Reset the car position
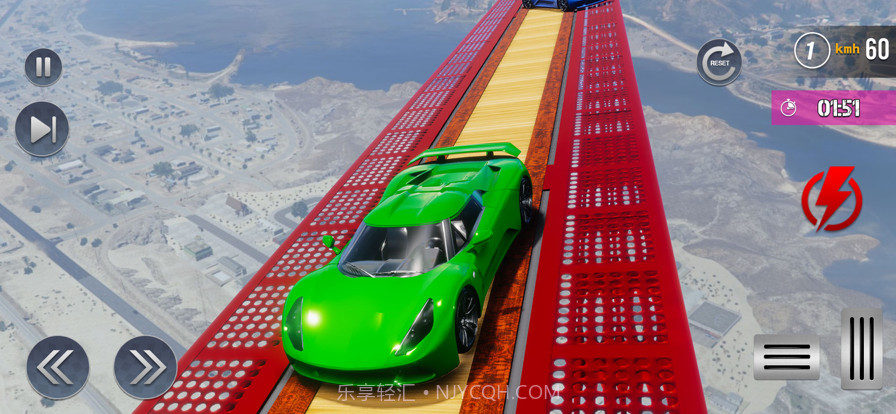896x414 pixels. [719, 61]
